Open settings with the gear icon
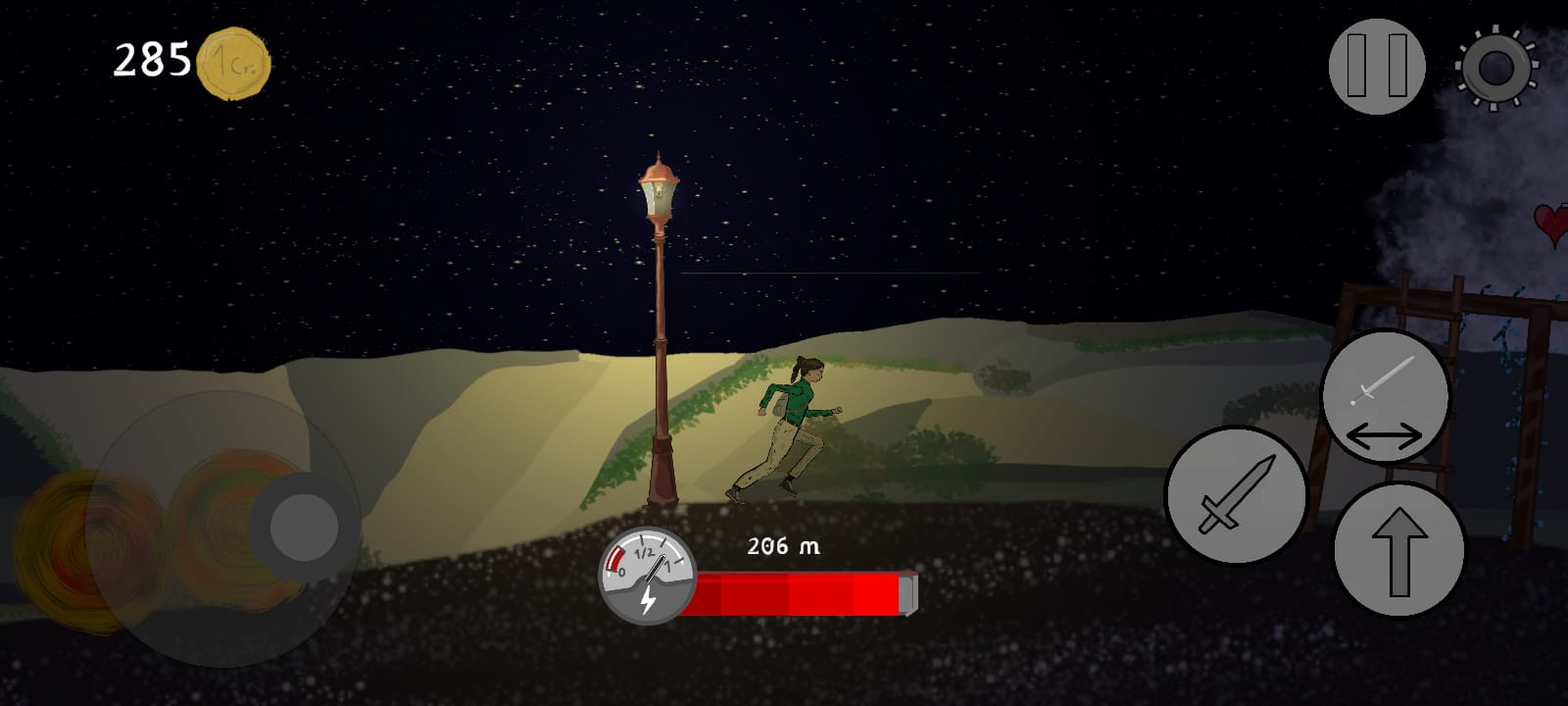 1495,67
